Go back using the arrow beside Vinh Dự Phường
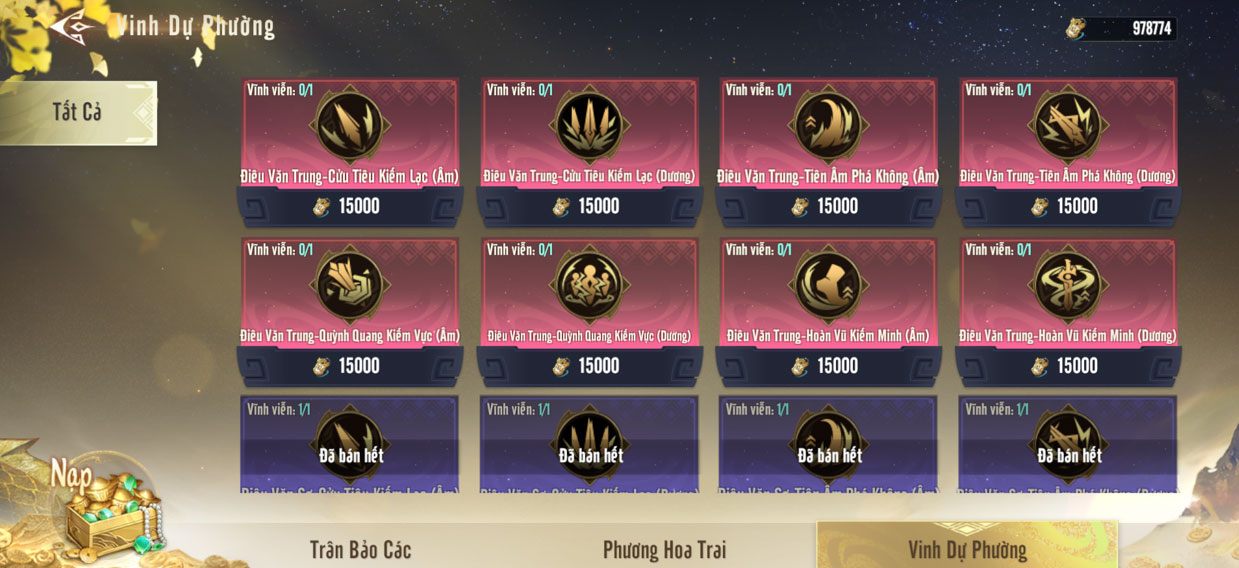The image size is (1239, 568). pos(73,25)
